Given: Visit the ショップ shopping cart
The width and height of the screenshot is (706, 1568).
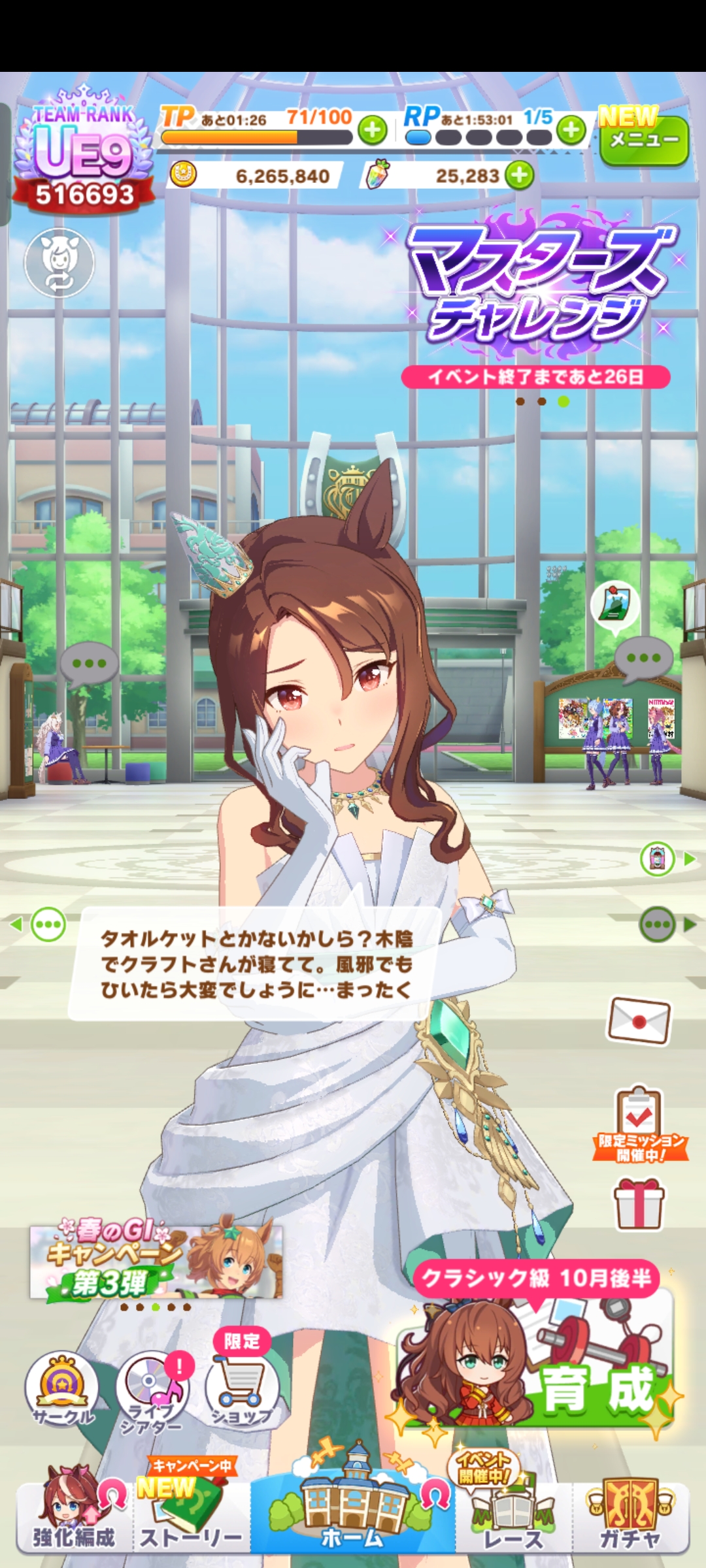Looking at the screenshot, I should [x=242, y=1388].
